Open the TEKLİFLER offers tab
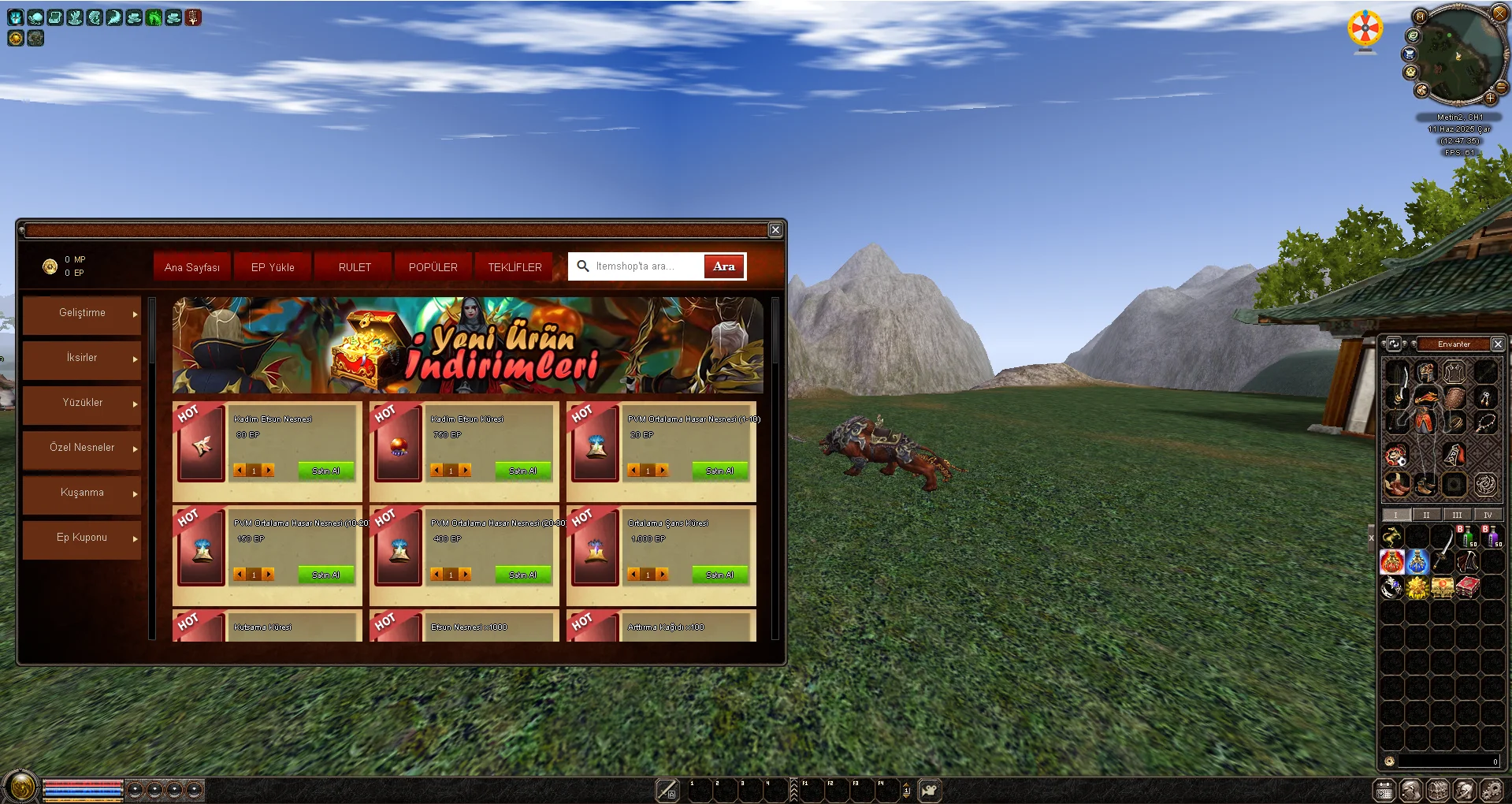Screen dimensions: 1512x804 click(515, 267)
